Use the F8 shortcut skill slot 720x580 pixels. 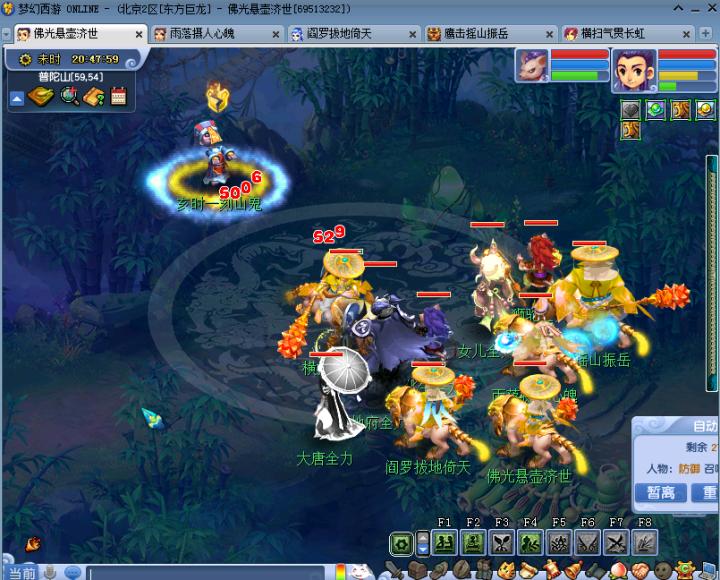(644, 543)
